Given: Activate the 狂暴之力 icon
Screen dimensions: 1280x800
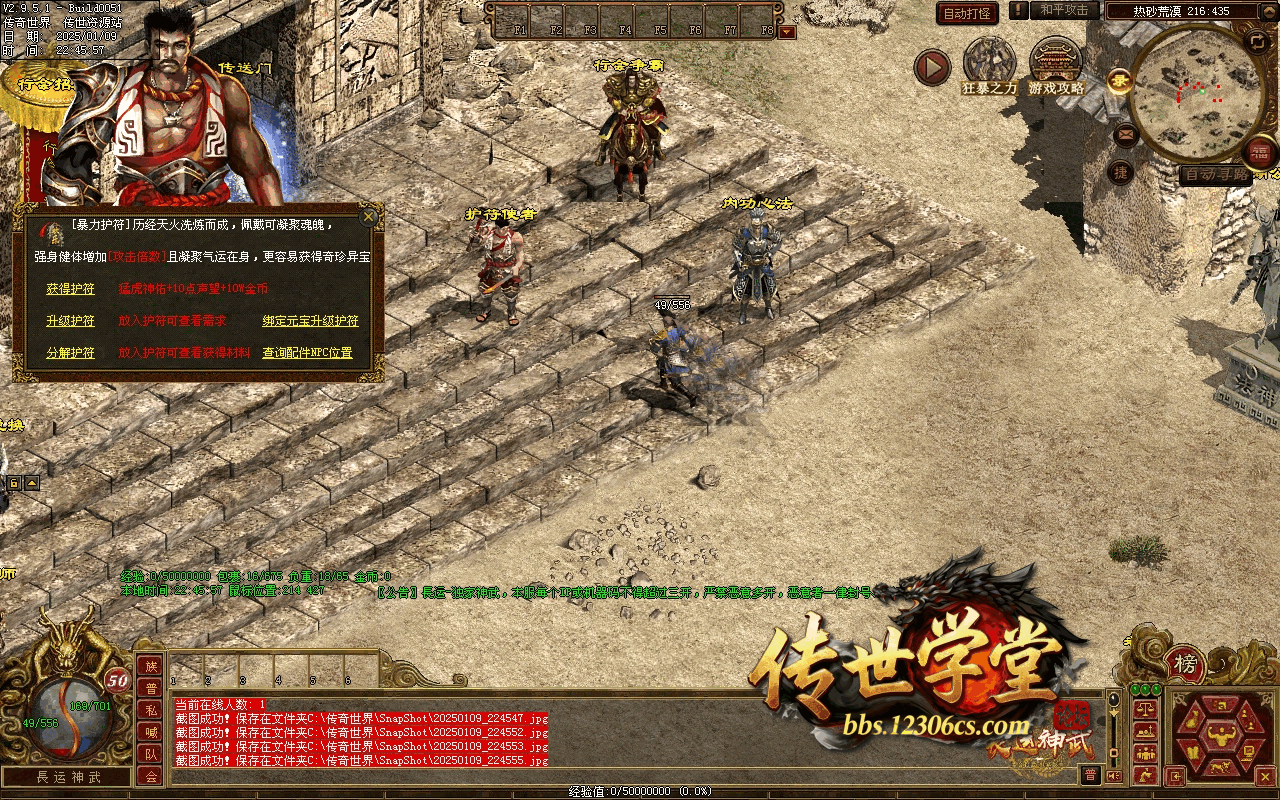Looking at the screenshot, I should pyautogui.click(x=989, y=66).
